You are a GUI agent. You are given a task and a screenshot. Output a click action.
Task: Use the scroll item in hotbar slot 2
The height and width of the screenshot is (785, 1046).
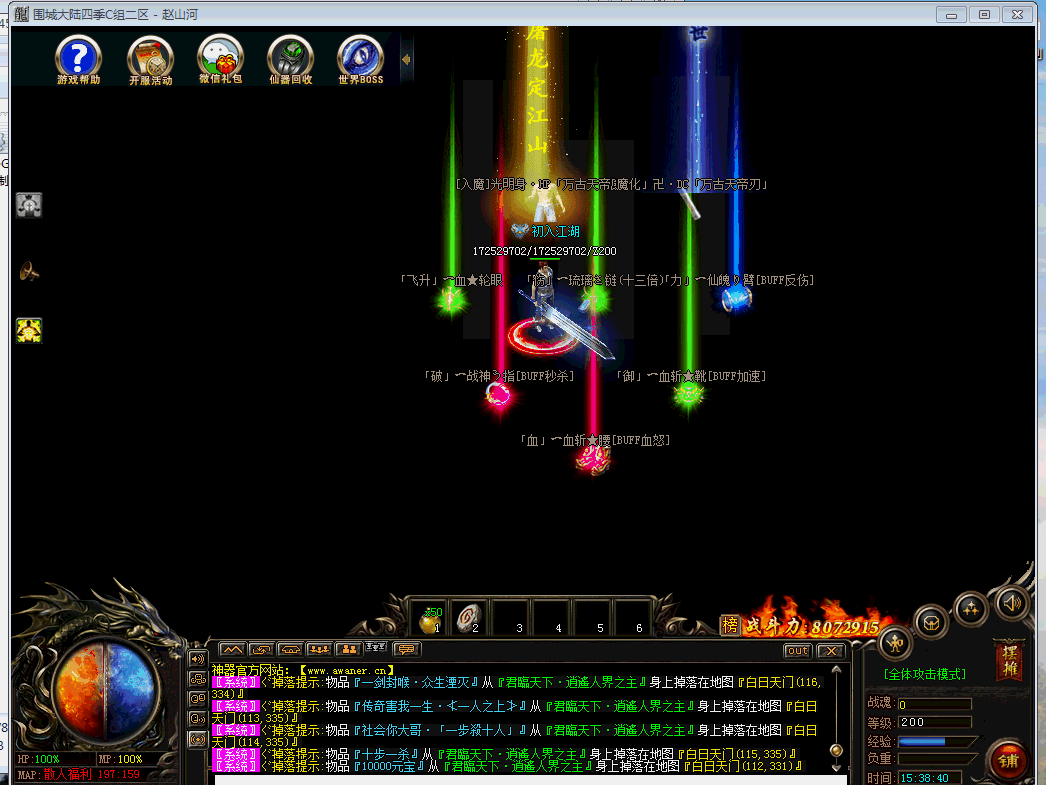468,620
